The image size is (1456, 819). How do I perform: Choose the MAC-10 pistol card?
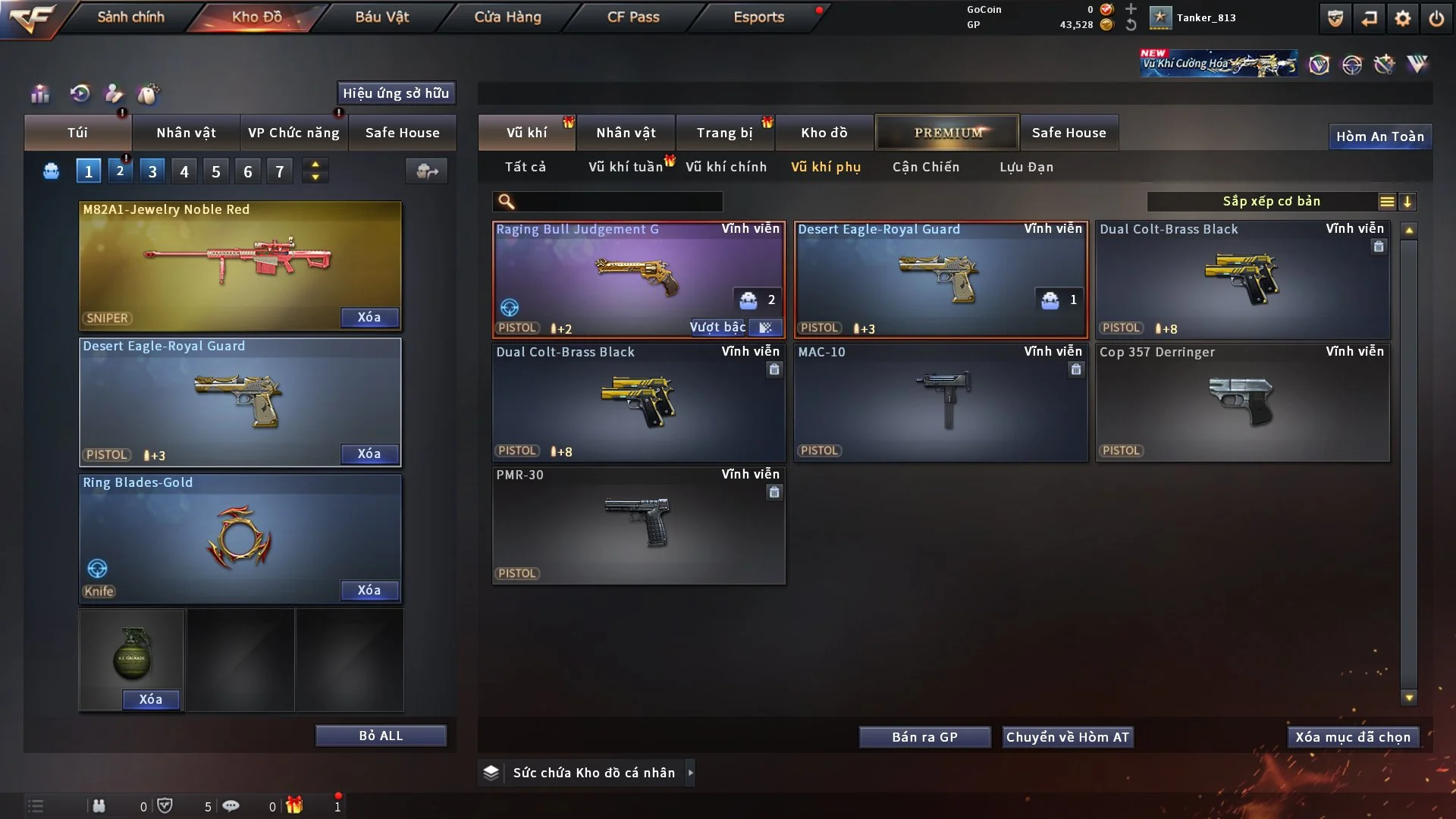pos(940,402)
